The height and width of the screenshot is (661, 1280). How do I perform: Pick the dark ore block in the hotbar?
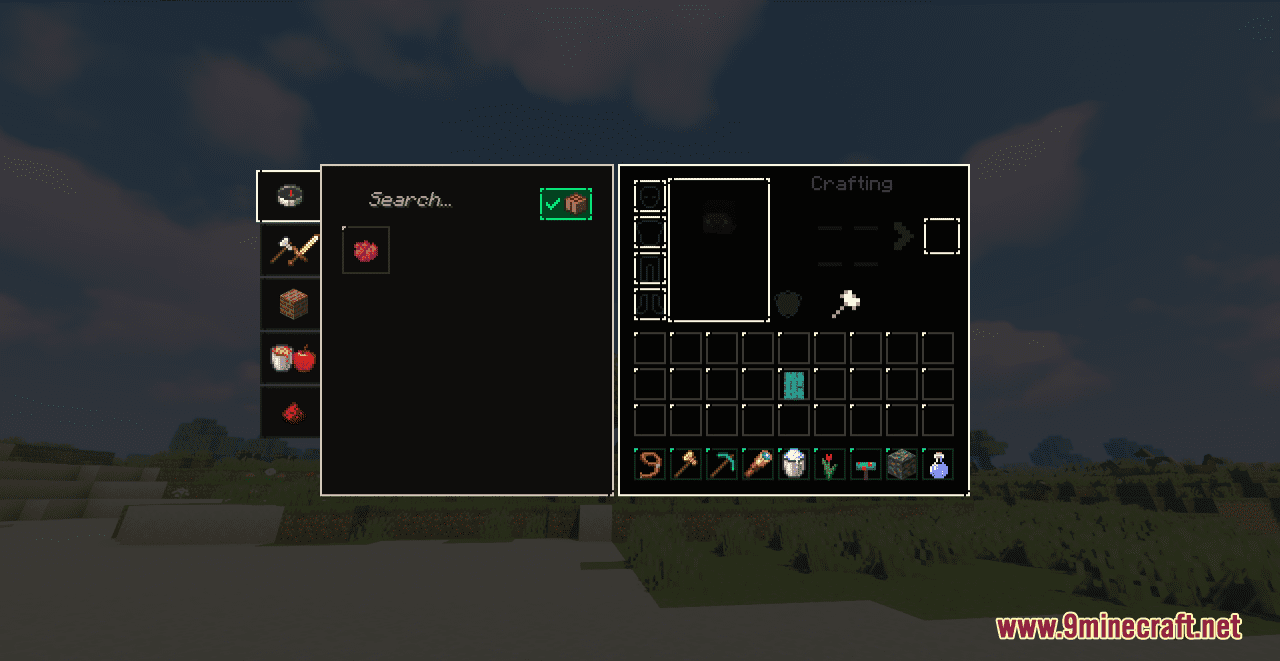coord(902,464)
